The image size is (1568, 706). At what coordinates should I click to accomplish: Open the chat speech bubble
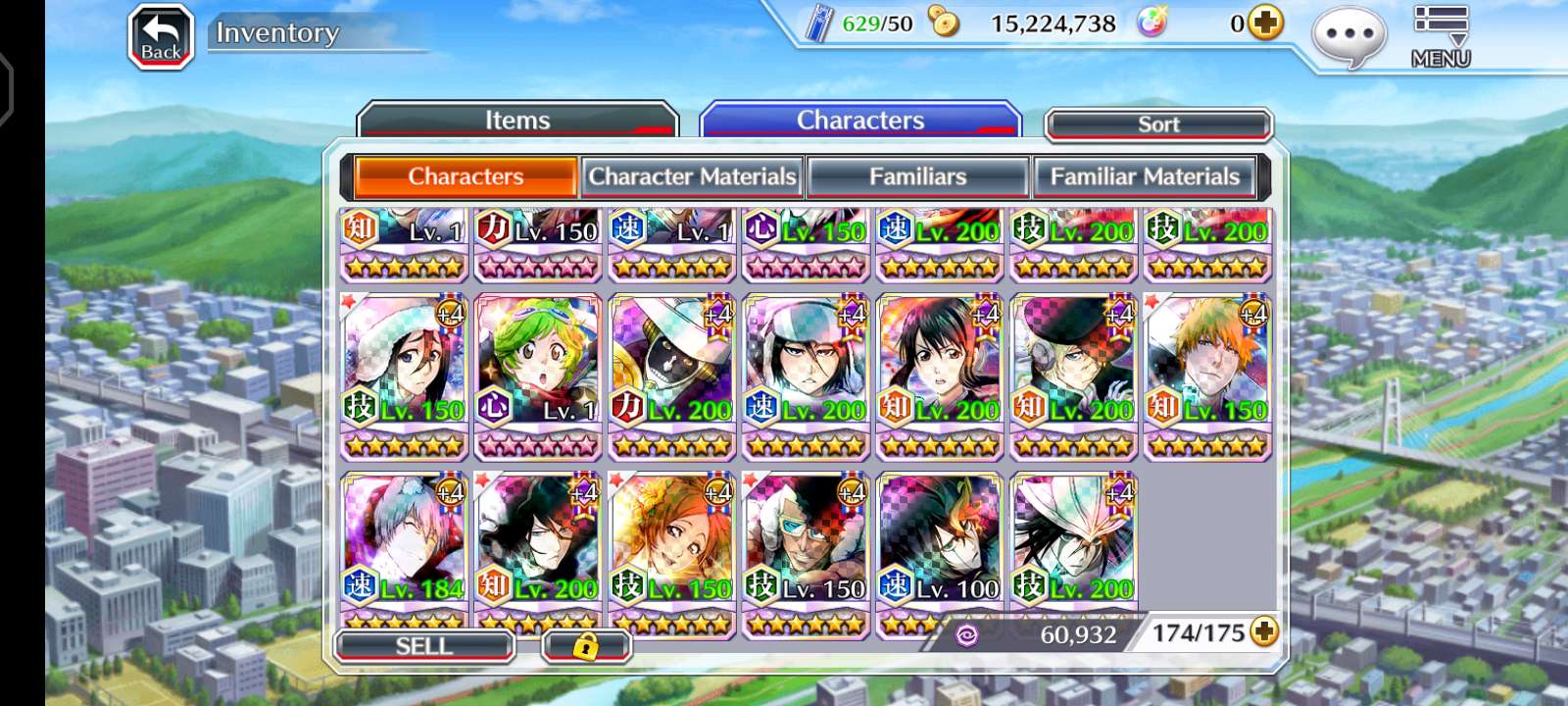[x=1349, y=36]
